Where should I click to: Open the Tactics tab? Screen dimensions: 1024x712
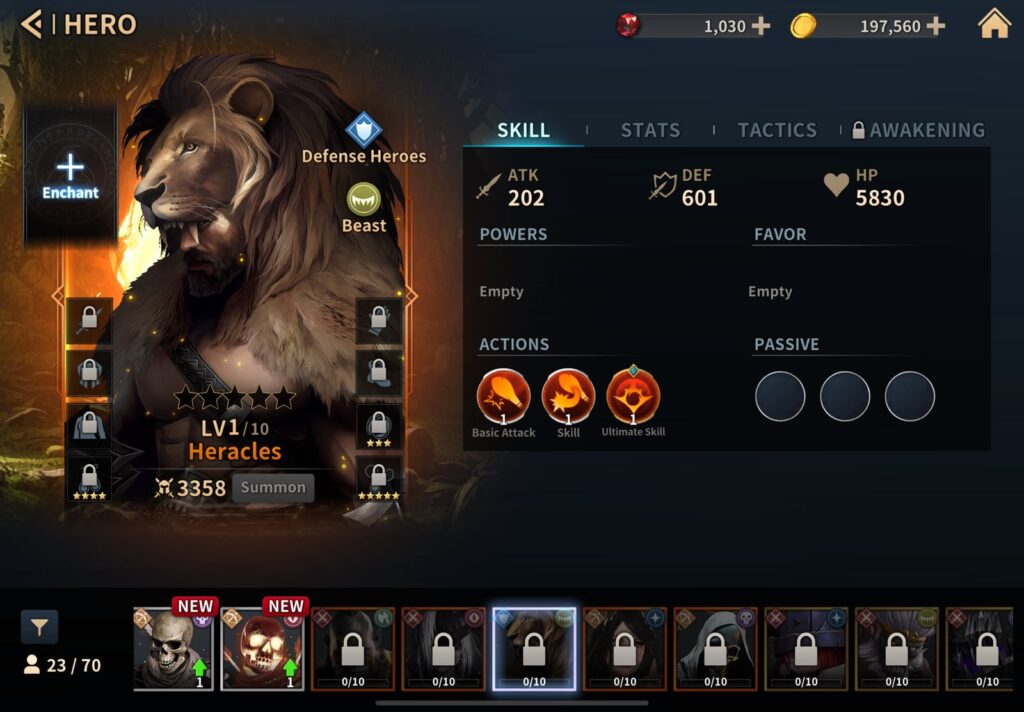(x=777, y=130)
